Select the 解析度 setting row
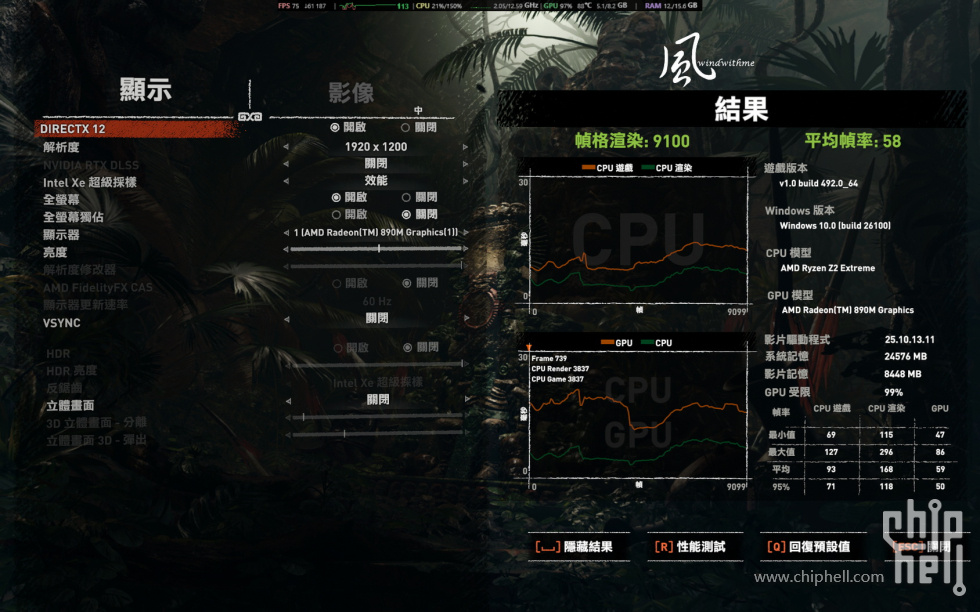Viewport: 980px width, 612px height. point(61,147)
